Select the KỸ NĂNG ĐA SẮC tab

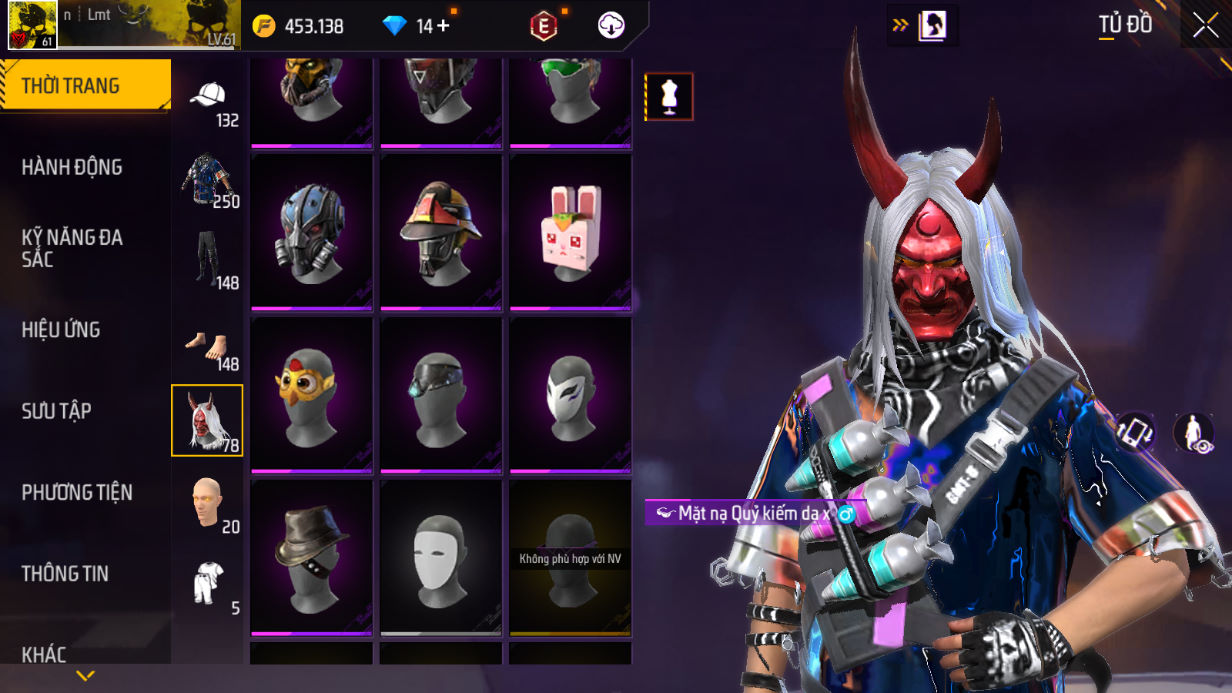coord(72,248)
